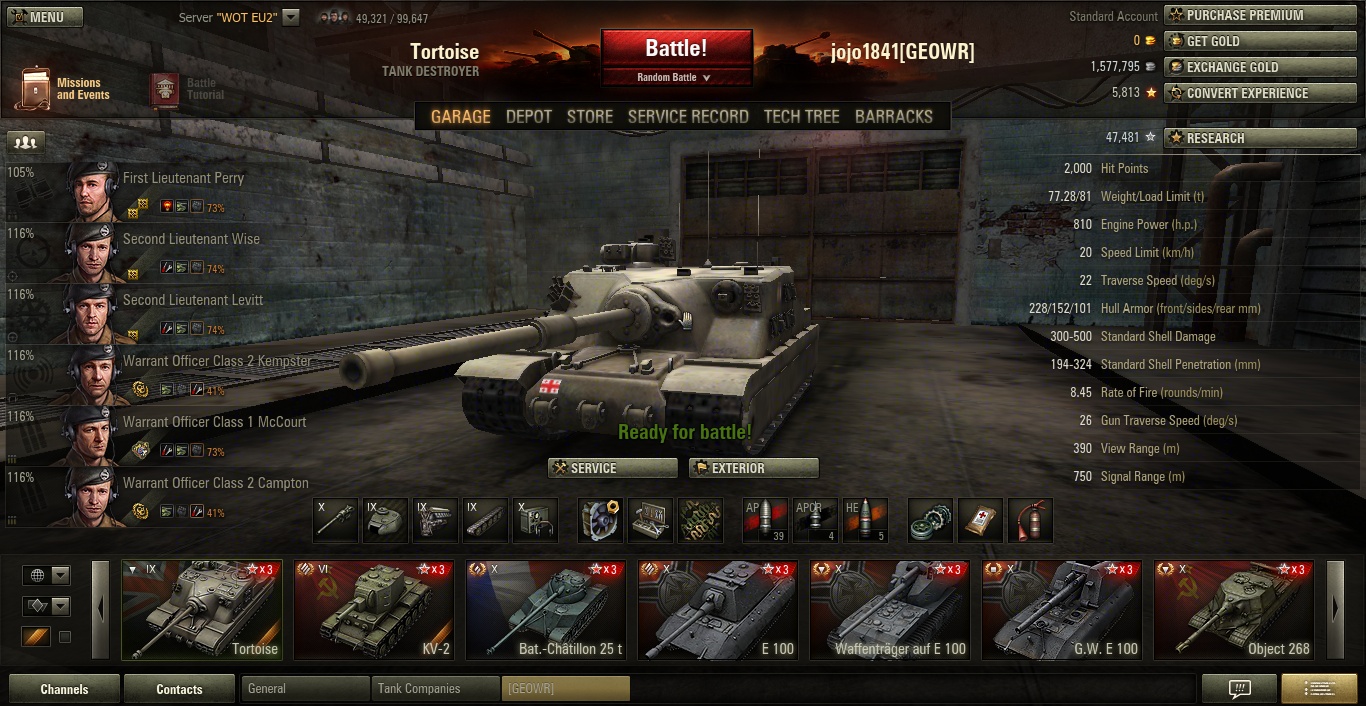View the SERVICE RECORD tab
Screen dimensions: 1366x706
688,117
